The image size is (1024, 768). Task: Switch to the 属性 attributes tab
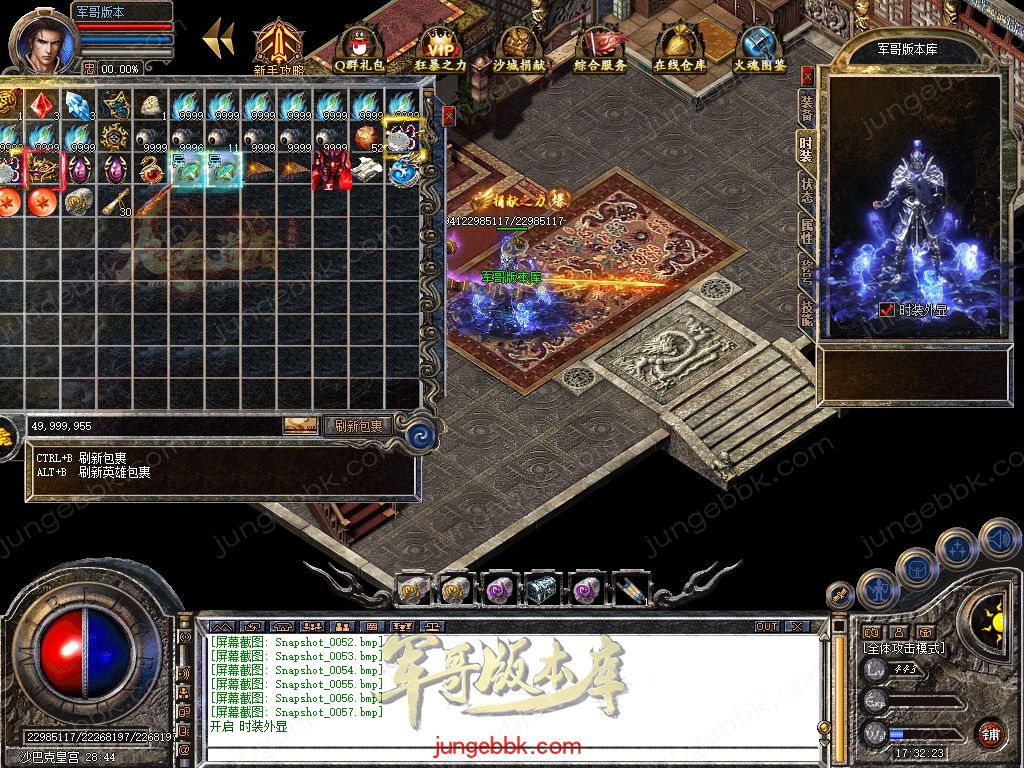click(806, 232)
